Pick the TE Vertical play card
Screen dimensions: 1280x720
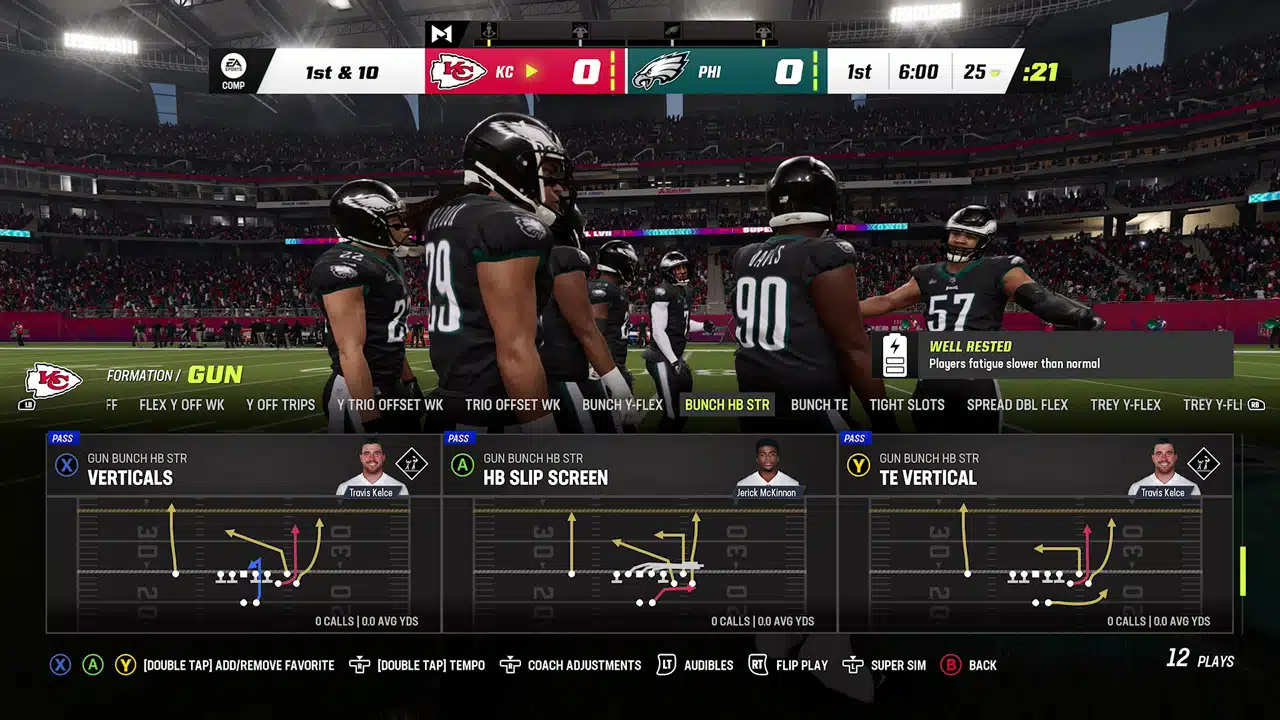click(1036, 532)
